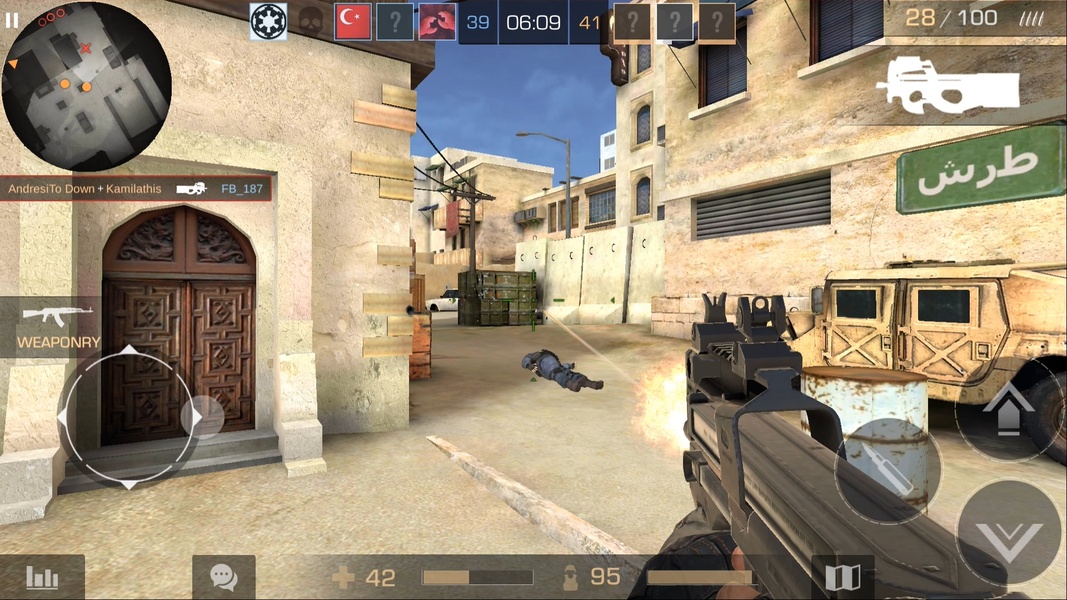This screenshot has height=600, width=1067.
Task: Open the chat speech bubble button
Action: pos(223,577)
